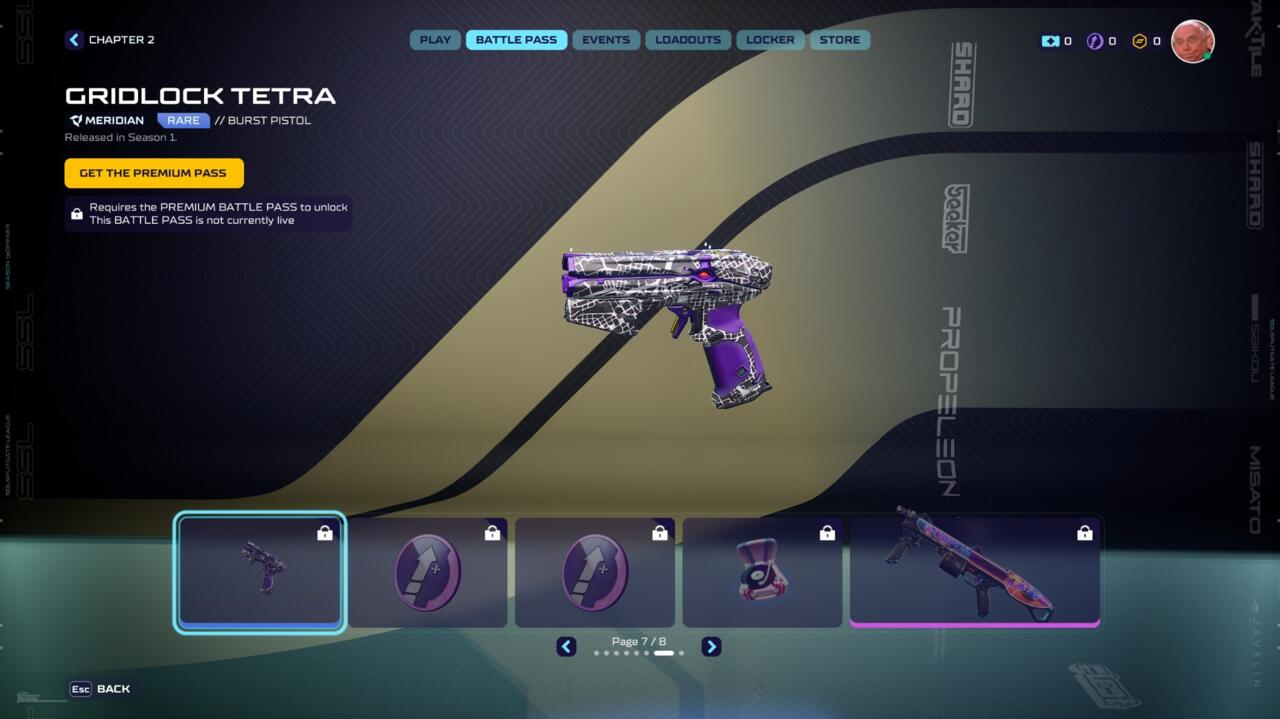Go to the next battle pass page
This screenshot has height=719, width=1280.
(711, 647)
